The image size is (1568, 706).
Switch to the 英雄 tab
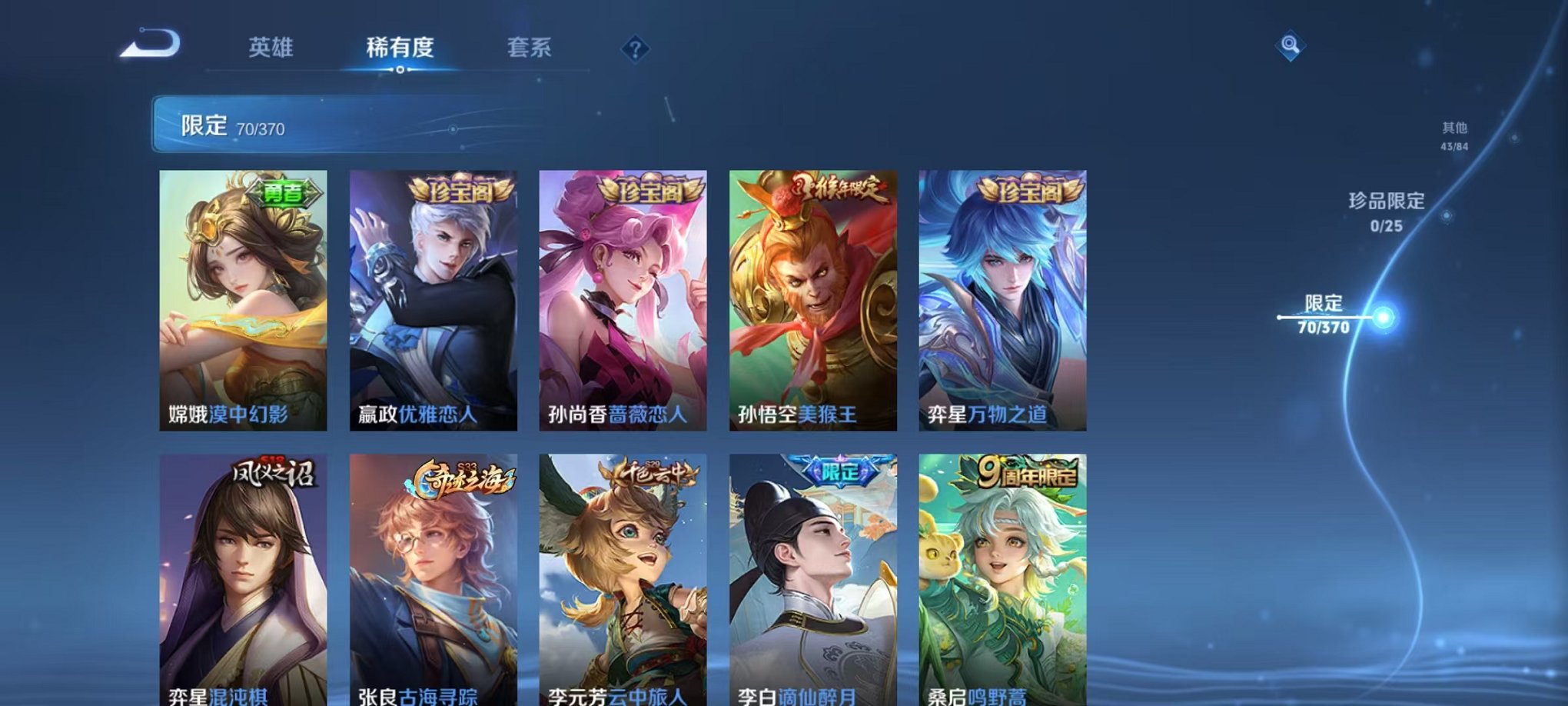270,48
